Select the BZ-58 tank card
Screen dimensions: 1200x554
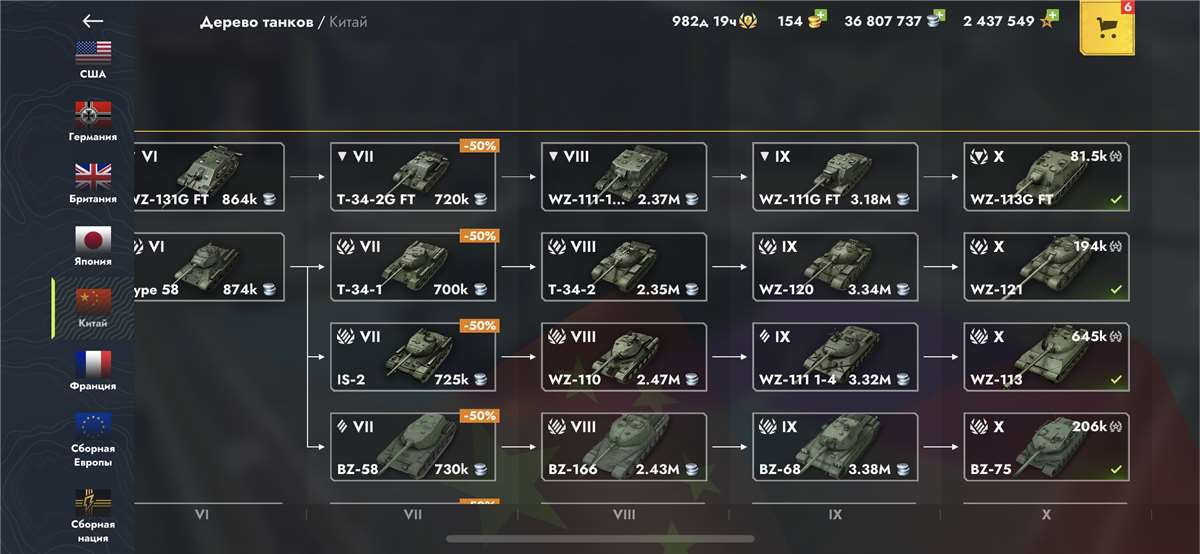coord(413,447)
